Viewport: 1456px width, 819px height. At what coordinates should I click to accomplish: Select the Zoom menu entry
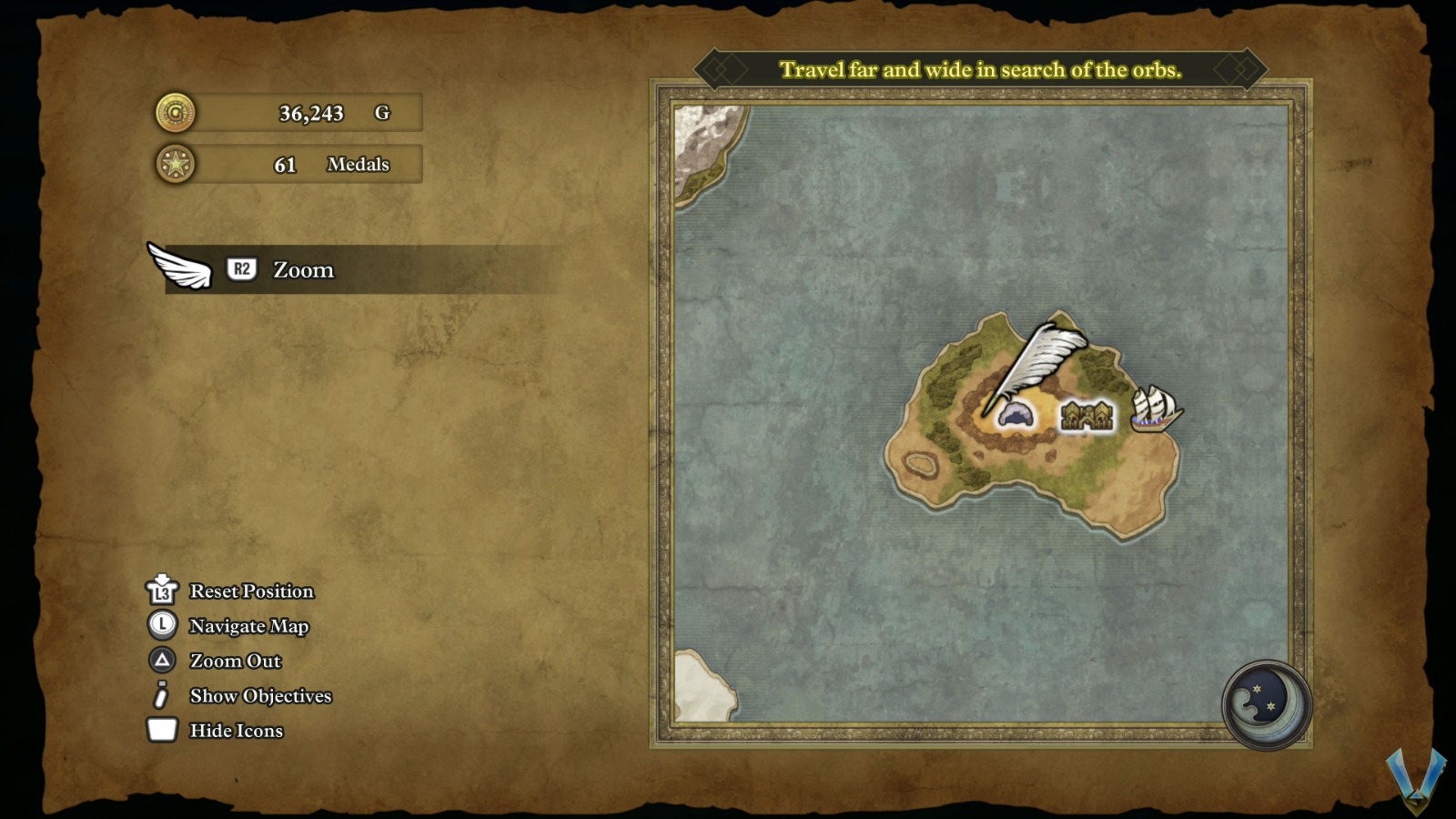302,270
